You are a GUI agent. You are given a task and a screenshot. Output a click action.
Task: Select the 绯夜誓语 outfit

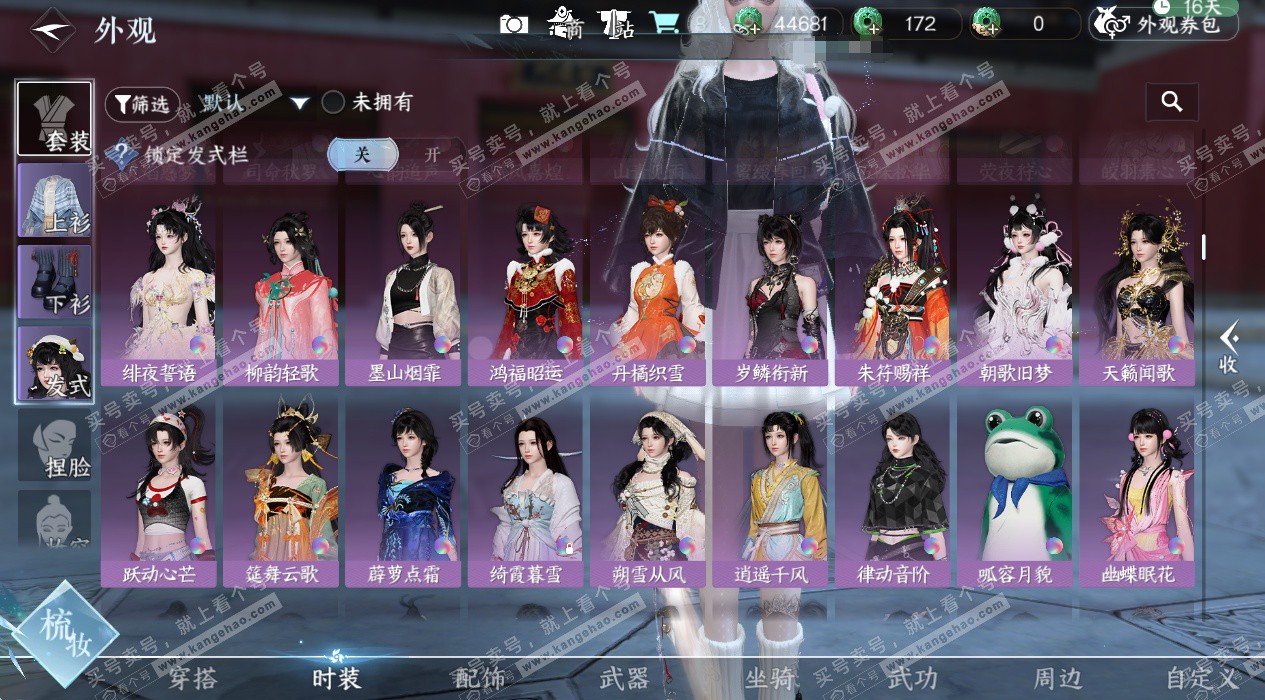(158, 292)
